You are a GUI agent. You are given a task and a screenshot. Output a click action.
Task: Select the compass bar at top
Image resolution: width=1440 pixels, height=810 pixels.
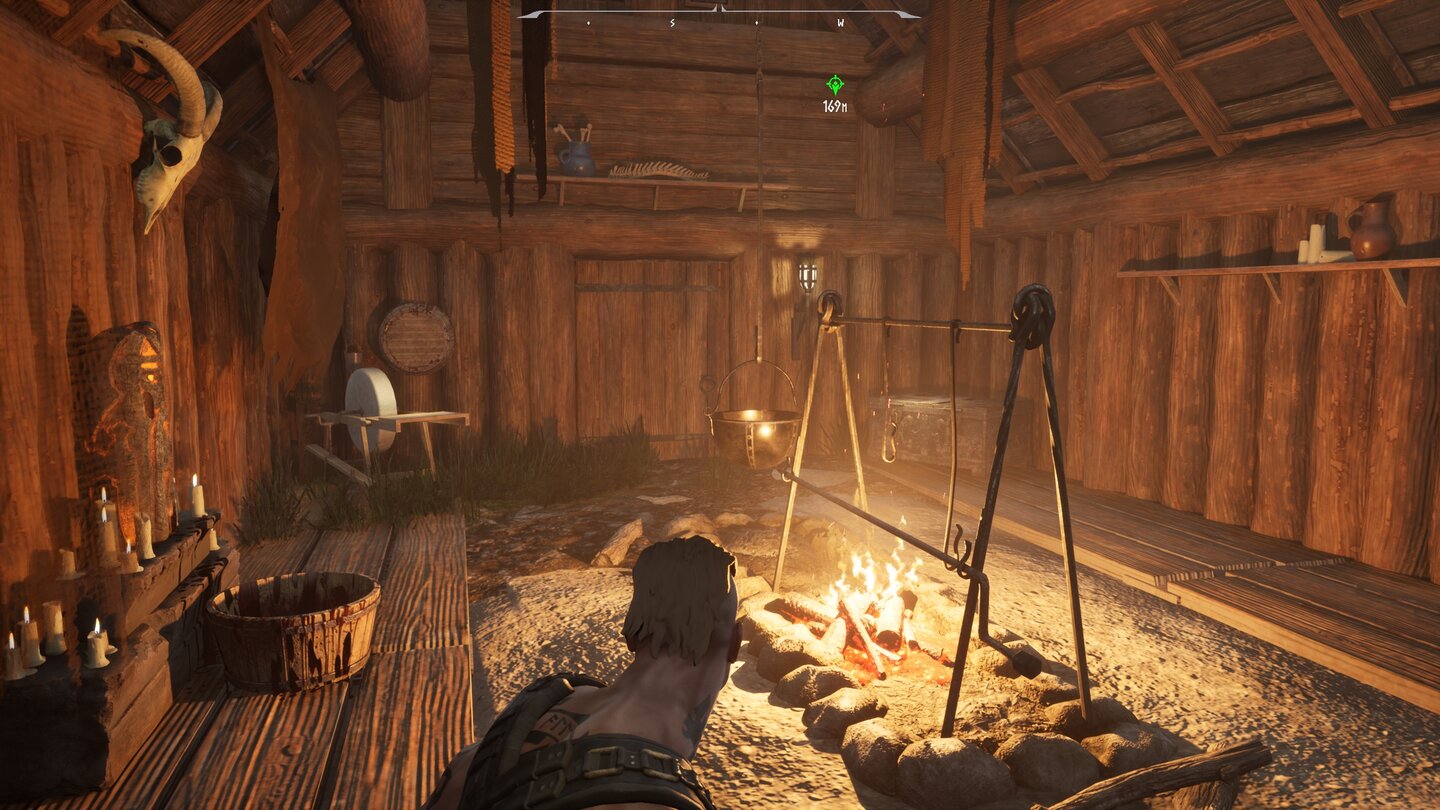[718, 15]
